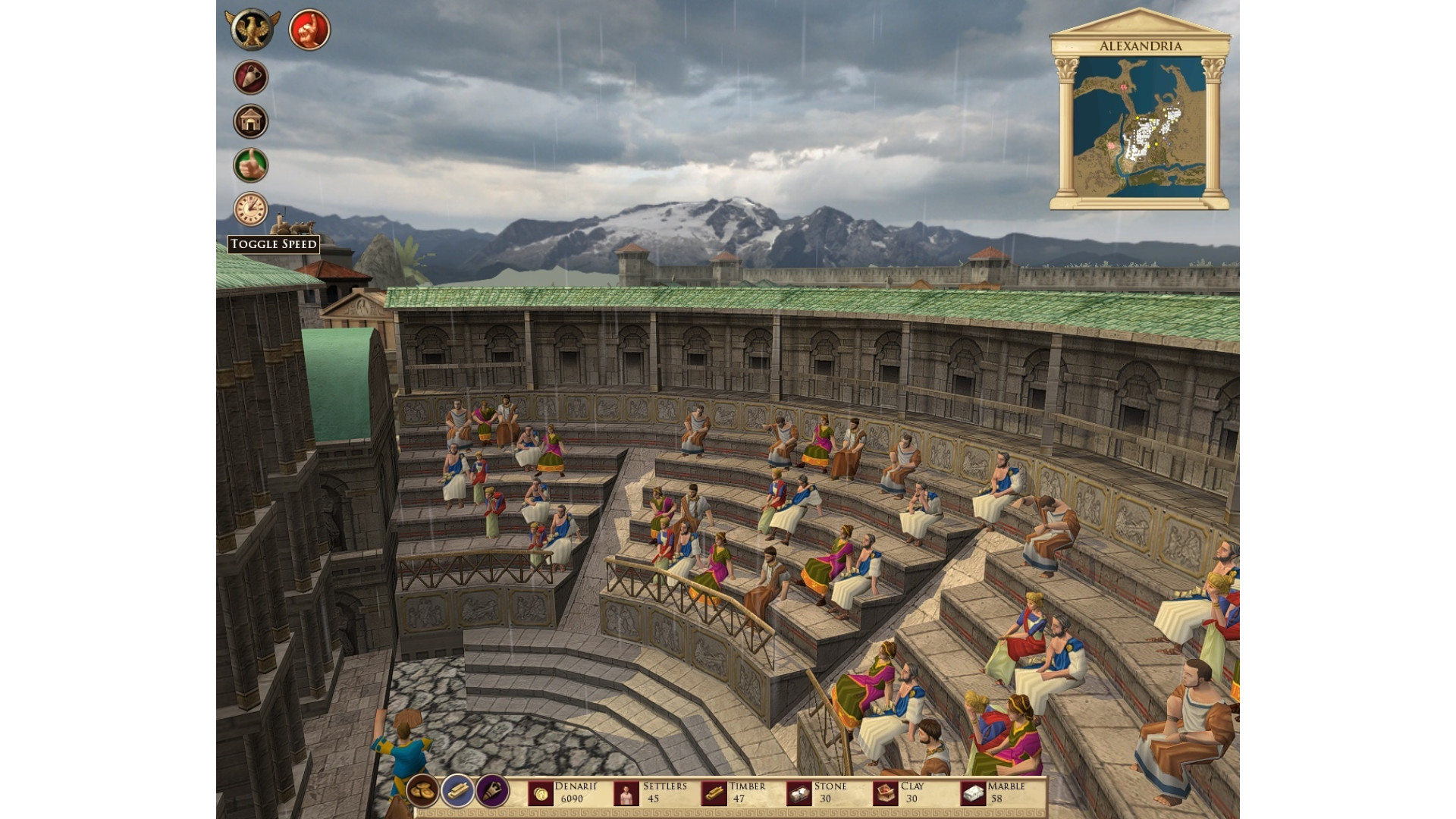
Task: Show the bread loaves resource category
Action: pyautogui.click(x=422, y=792)
